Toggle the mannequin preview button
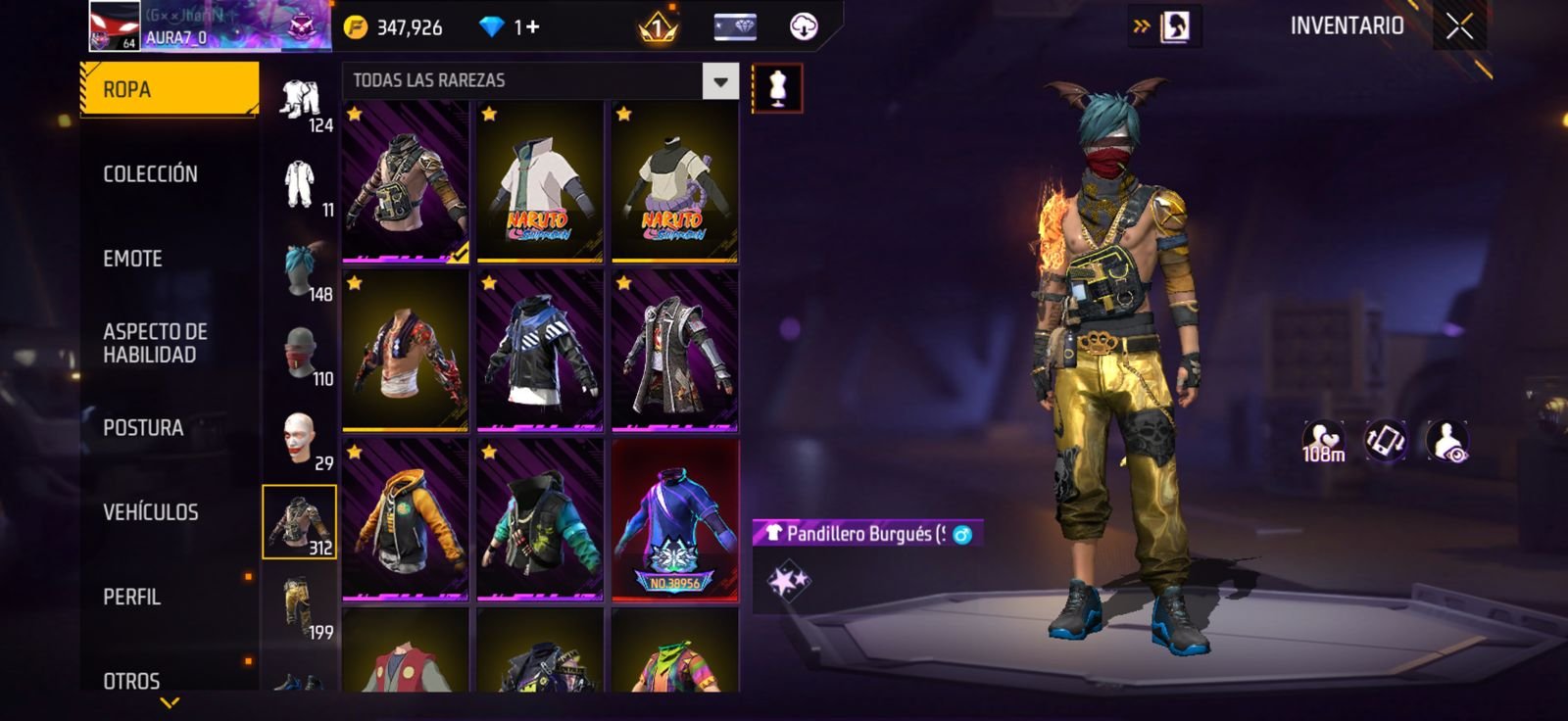1568x721 pixels. click(777, 88)
